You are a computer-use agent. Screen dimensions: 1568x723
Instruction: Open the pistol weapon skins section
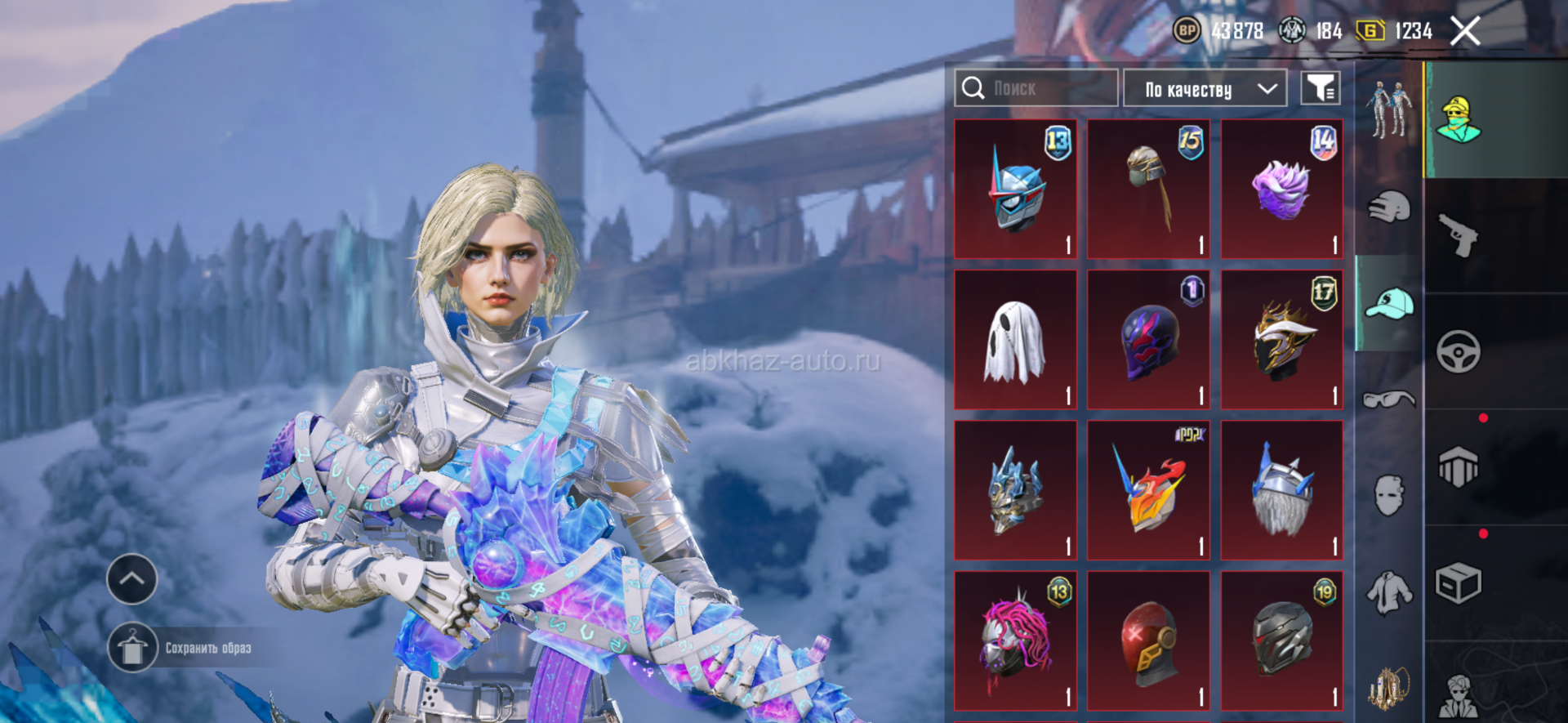1459,235
